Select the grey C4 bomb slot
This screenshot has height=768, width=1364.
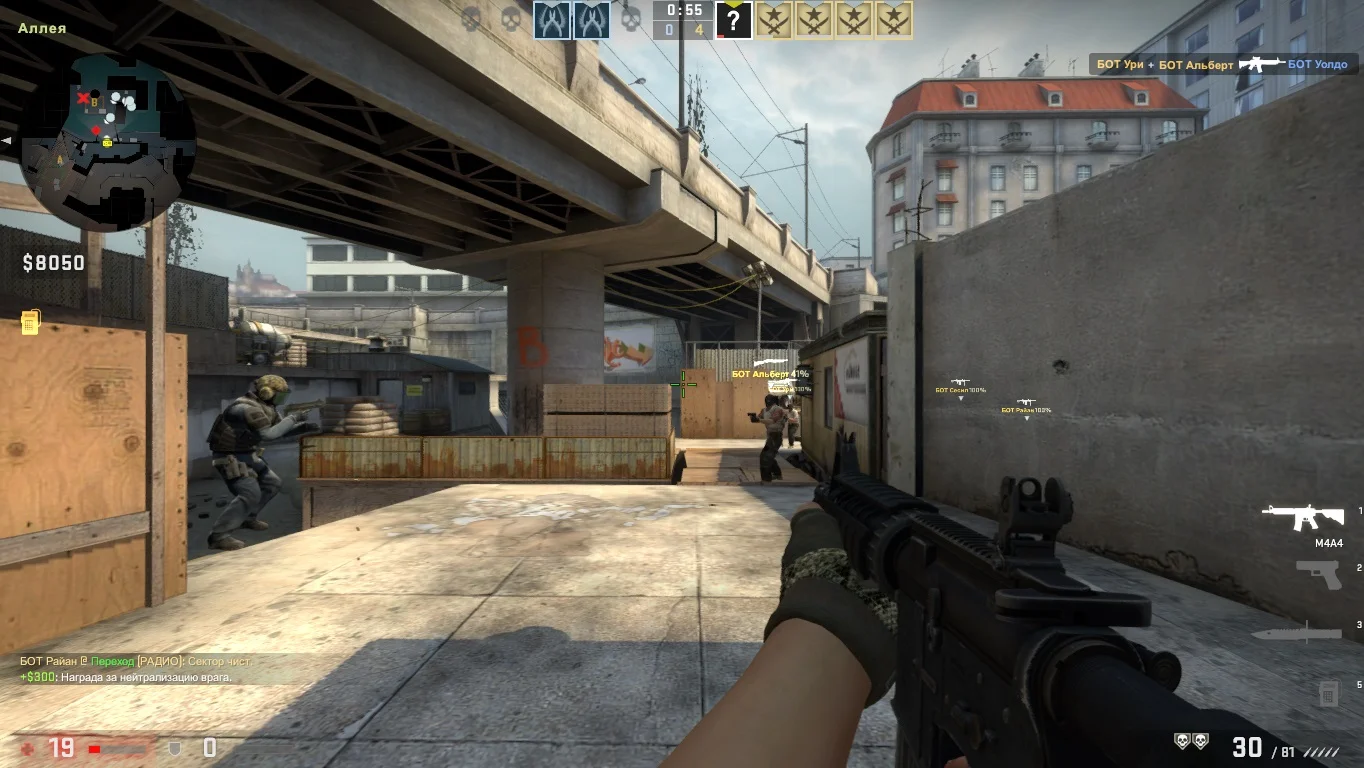tap(1328, 692)
